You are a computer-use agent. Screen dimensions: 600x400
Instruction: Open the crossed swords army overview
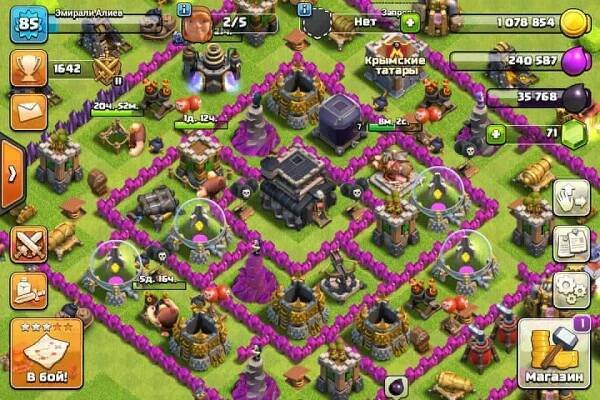[27, 245]
